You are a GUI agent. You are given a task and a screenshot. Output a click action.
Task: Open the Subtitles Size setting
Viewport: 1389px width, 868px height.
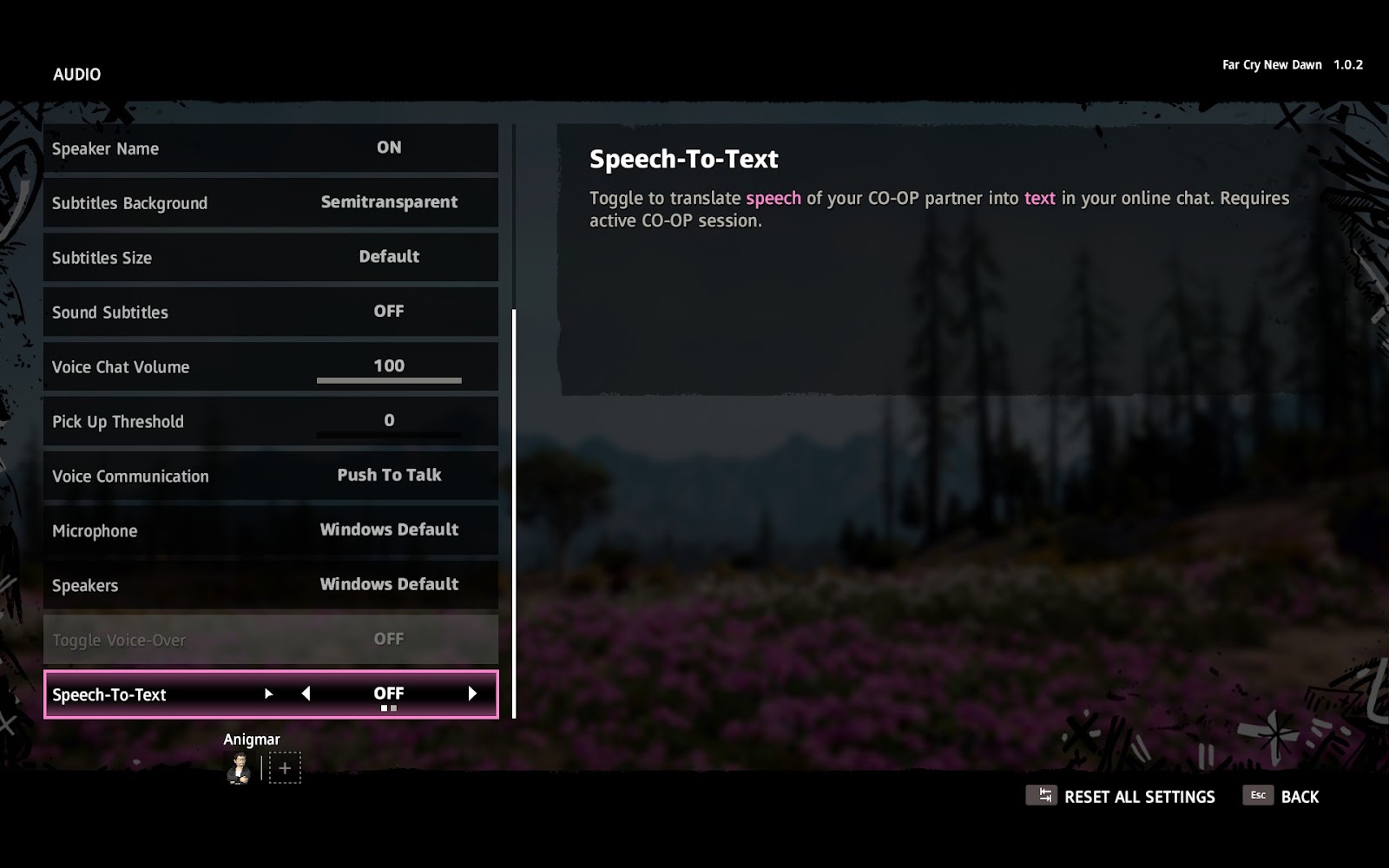(x=270, y=258)
